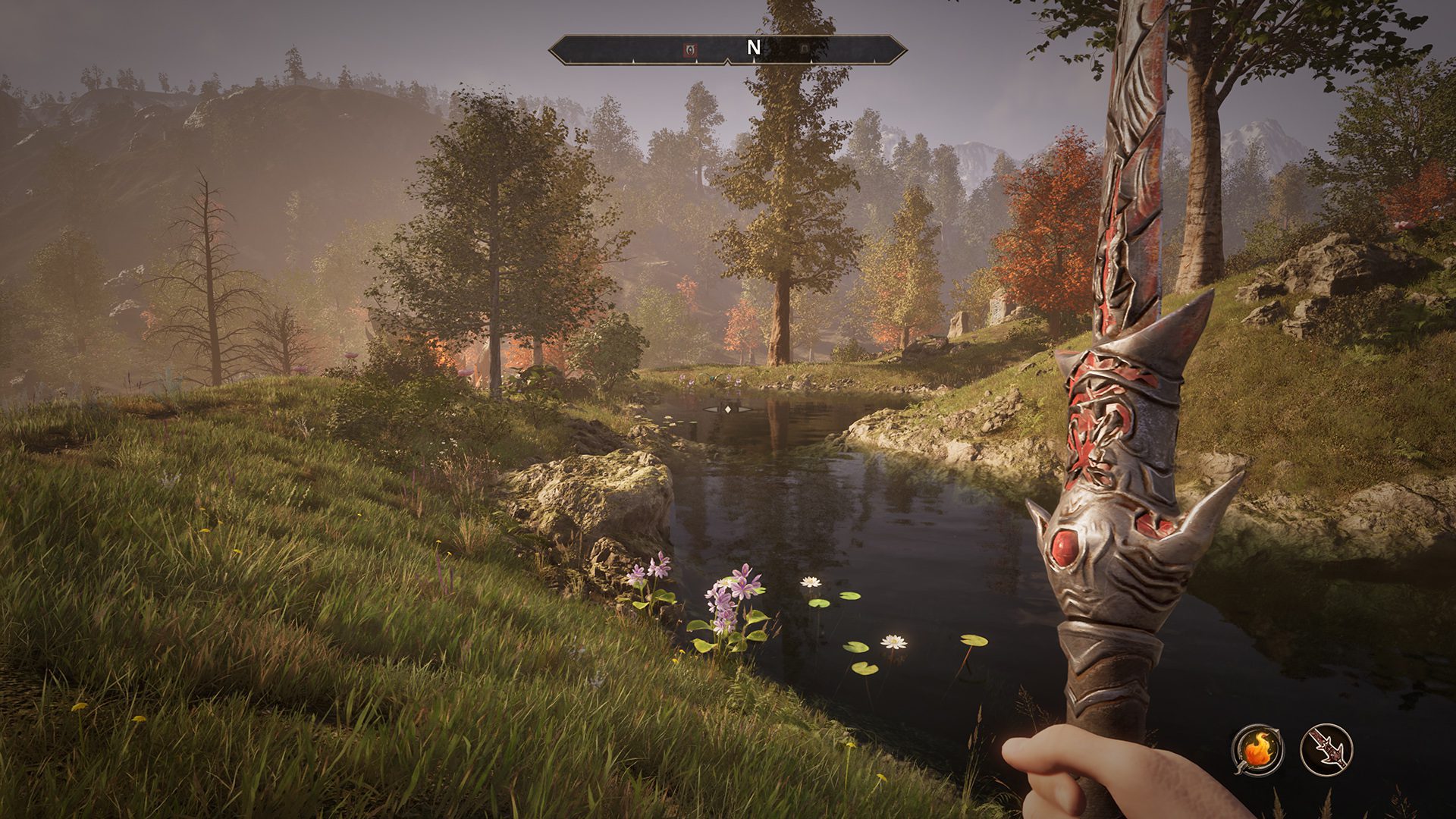Select the faint doorway marker on compass
The image size is (1456, 819).
[x=804, y=50]
